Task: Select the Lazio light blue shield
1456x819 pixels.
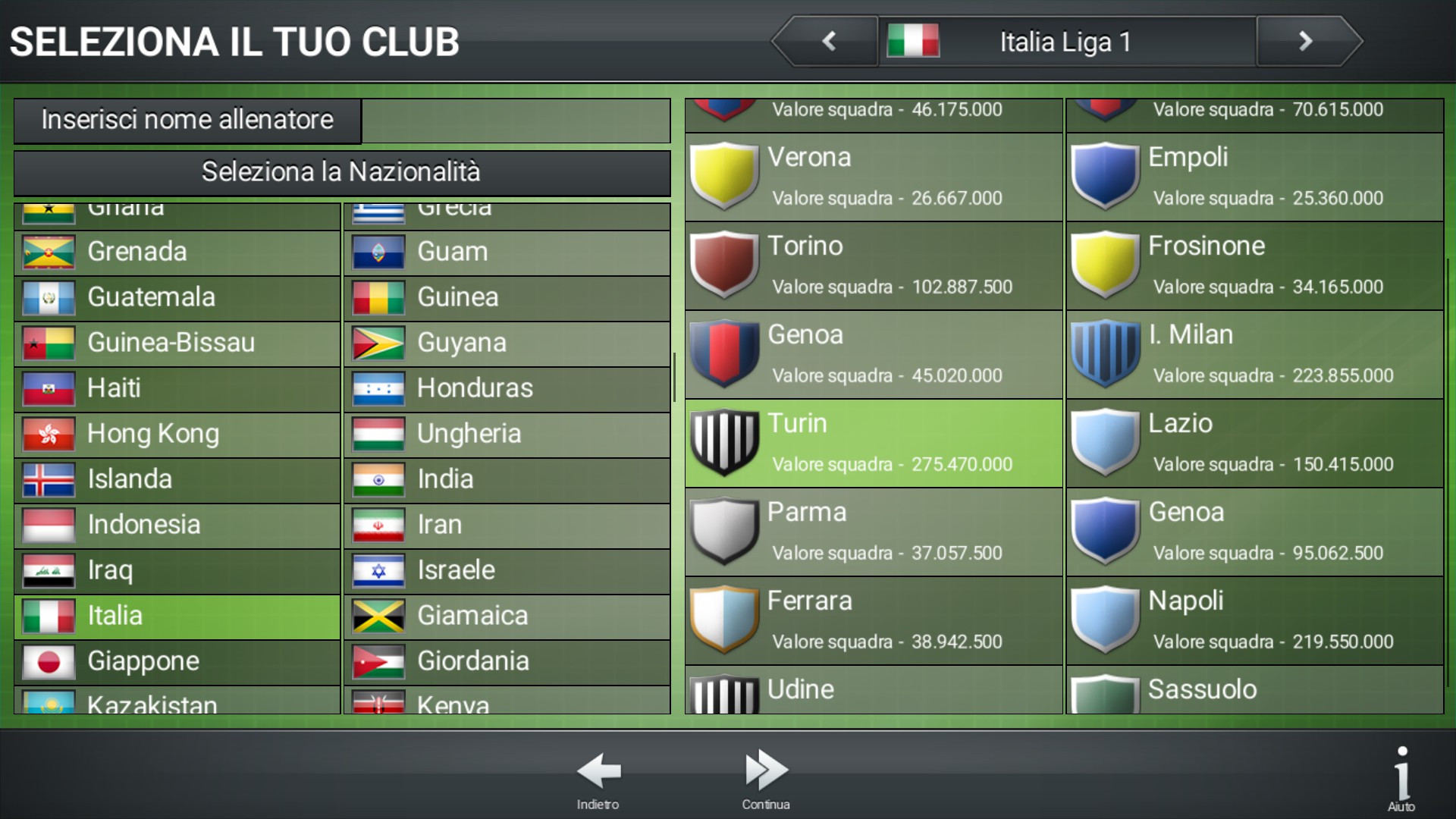Action: (x=1106, y=444)
